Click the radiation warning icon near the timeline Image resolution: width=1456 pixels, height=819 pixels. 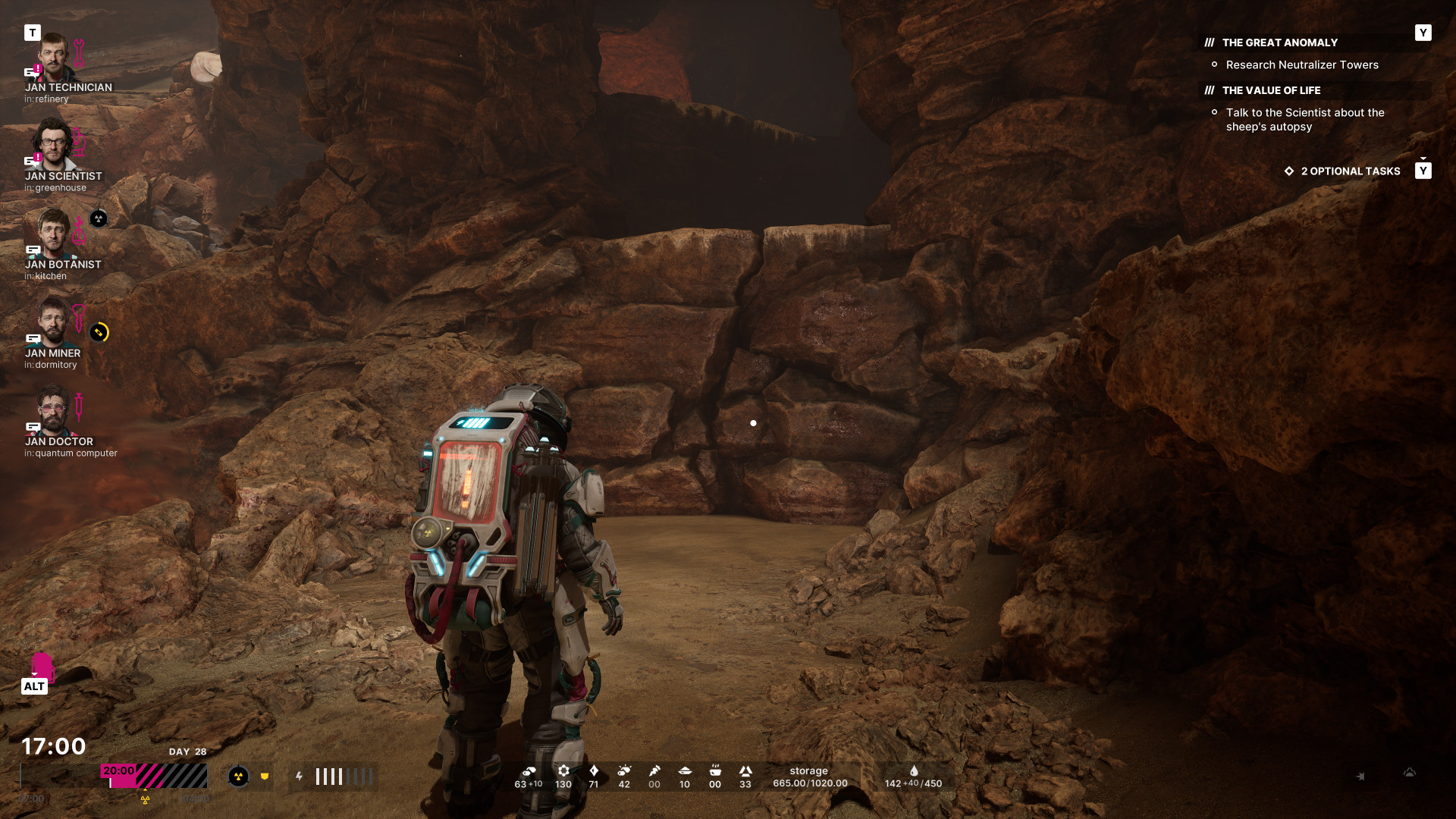(x=238, y=777)
